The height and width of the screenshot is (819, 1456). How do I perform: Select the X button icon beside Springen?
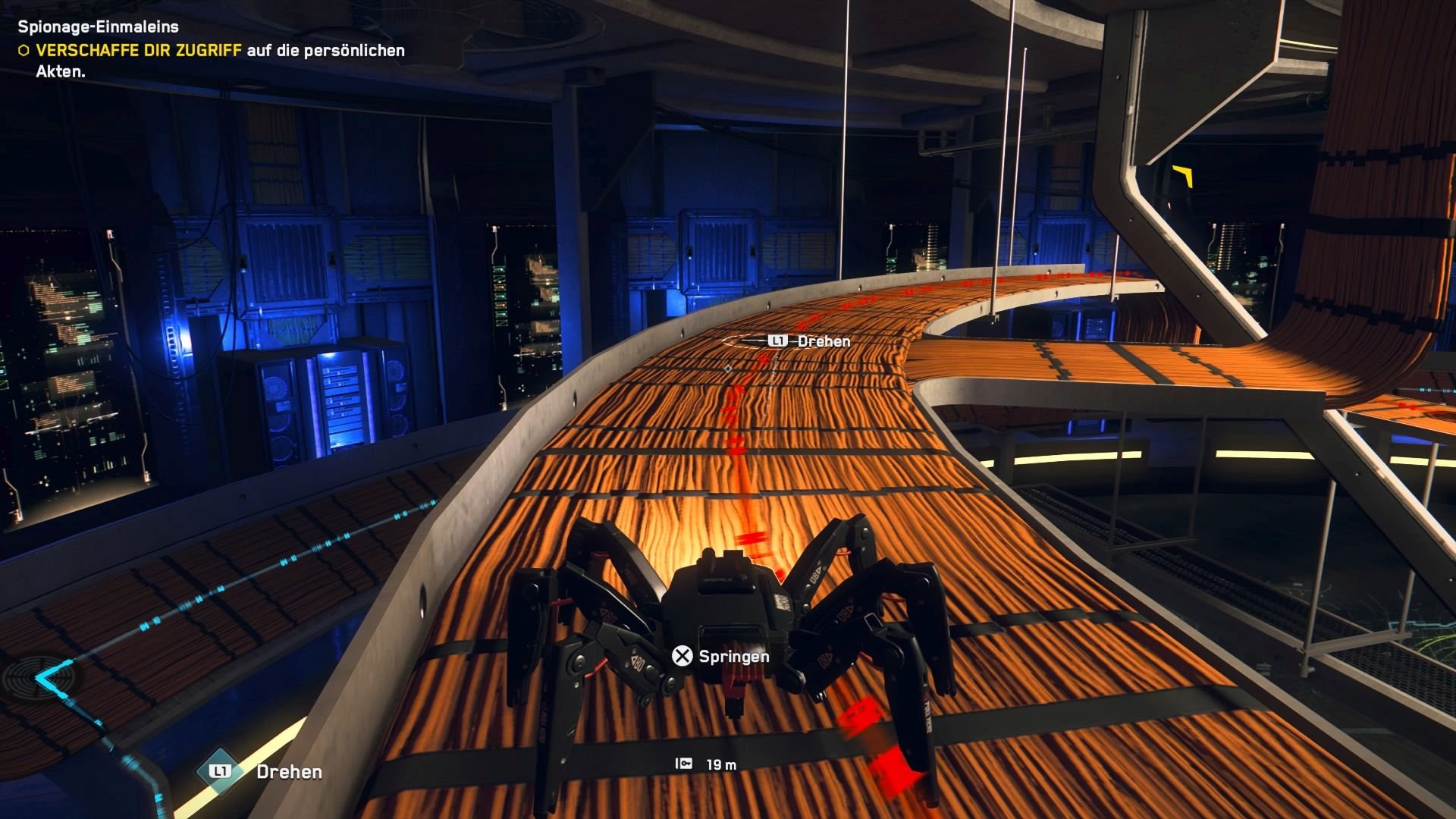681,657
